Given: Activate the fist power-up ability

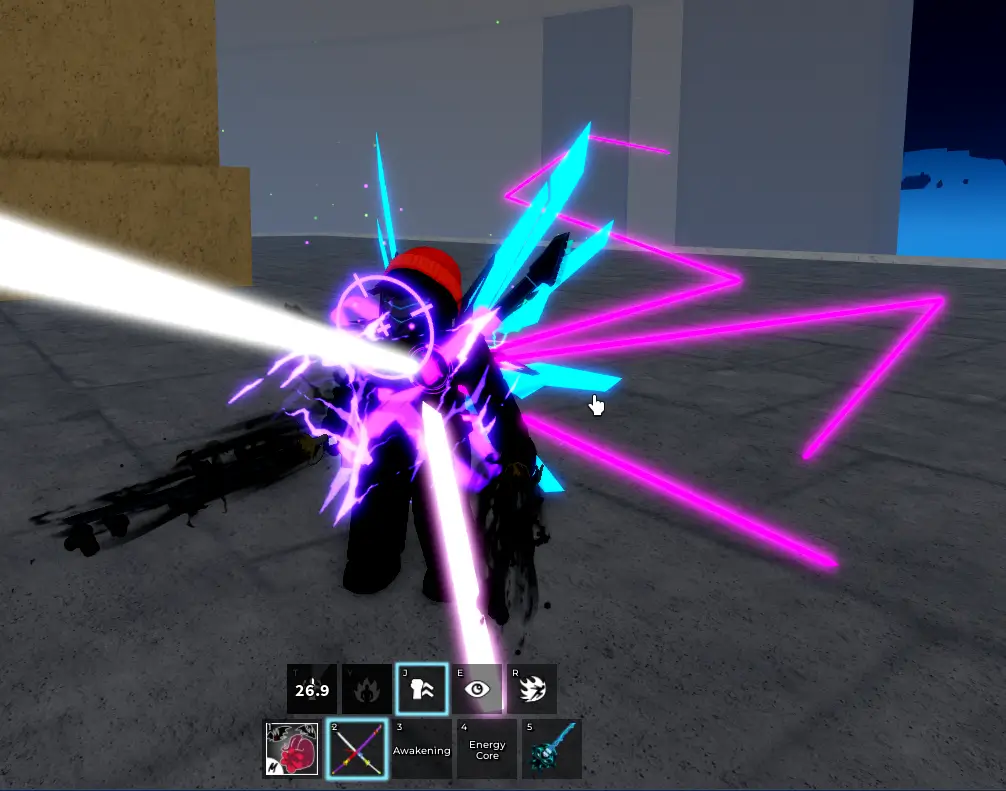Looking at the screenshot, I should [422, 689].
